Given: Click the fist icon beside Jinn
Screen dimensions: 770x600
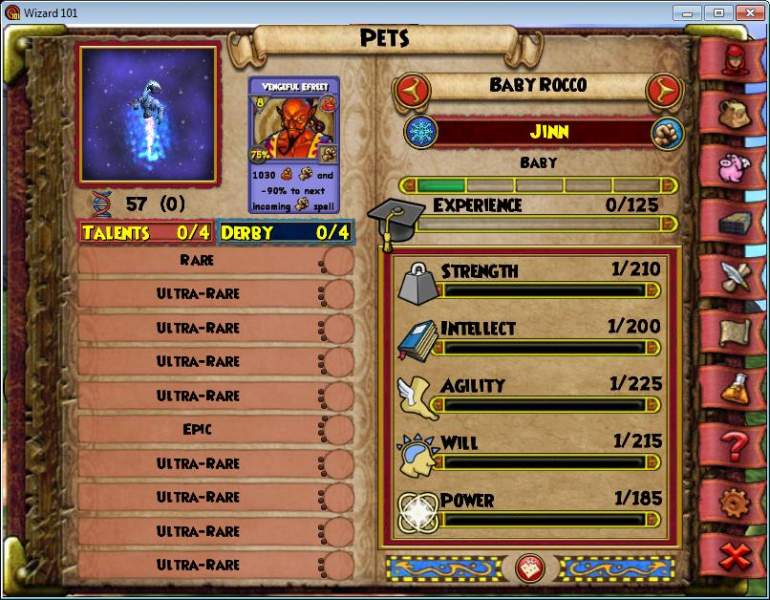Looking at the screenshot, I should [x=666, y=132].
